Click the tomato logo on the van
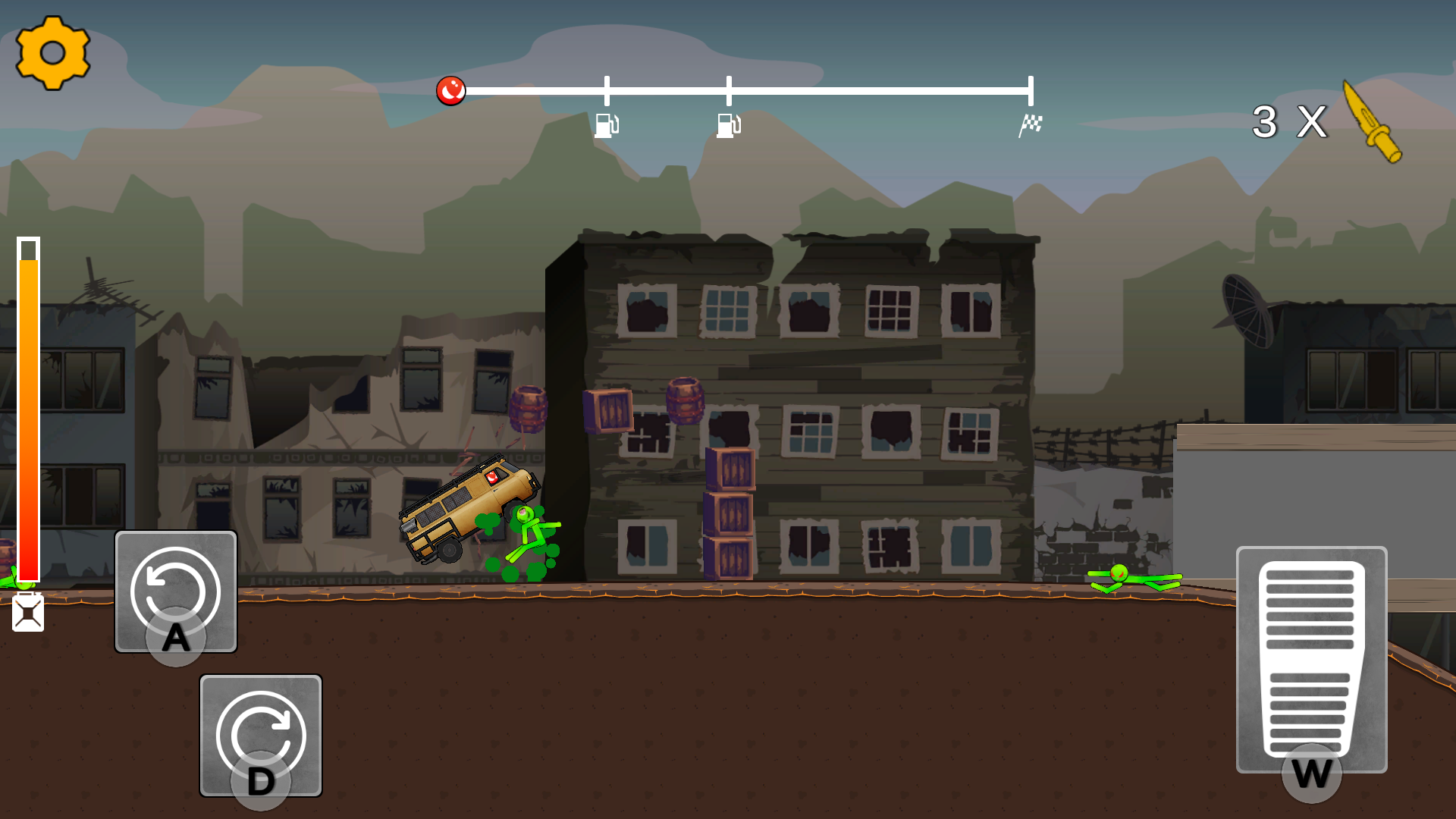Viewport: 1456px width, 819px height. click(x=494, y=479)
